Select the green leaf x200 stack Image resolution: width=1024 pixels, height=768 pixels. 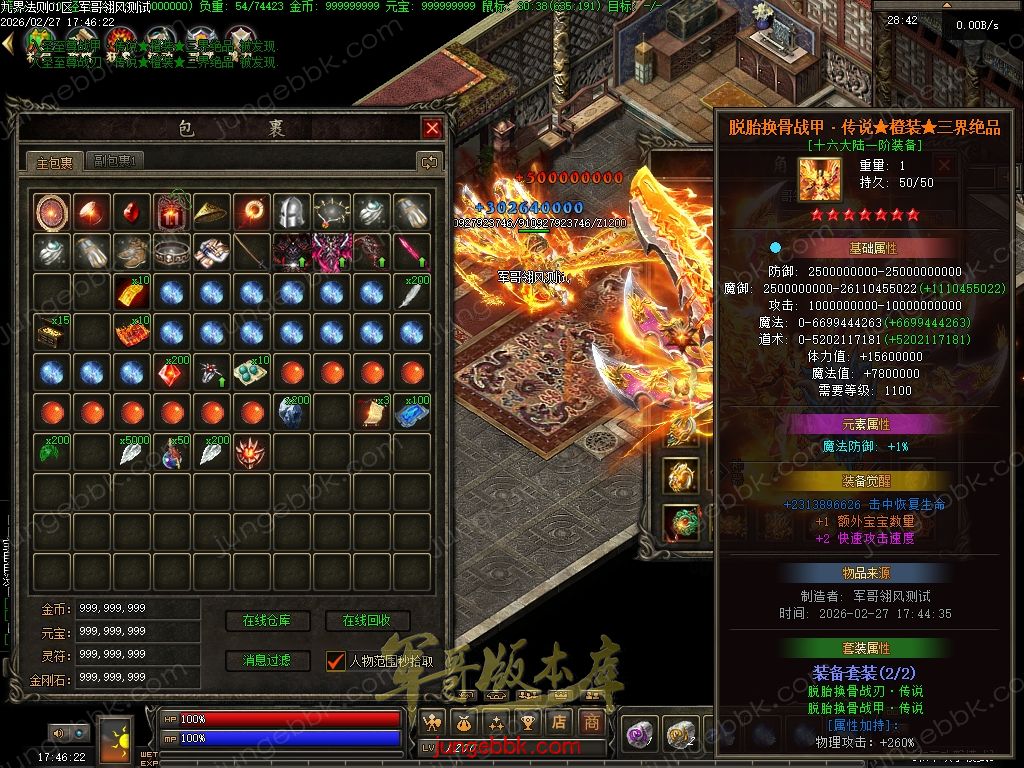tap(50, 451)
